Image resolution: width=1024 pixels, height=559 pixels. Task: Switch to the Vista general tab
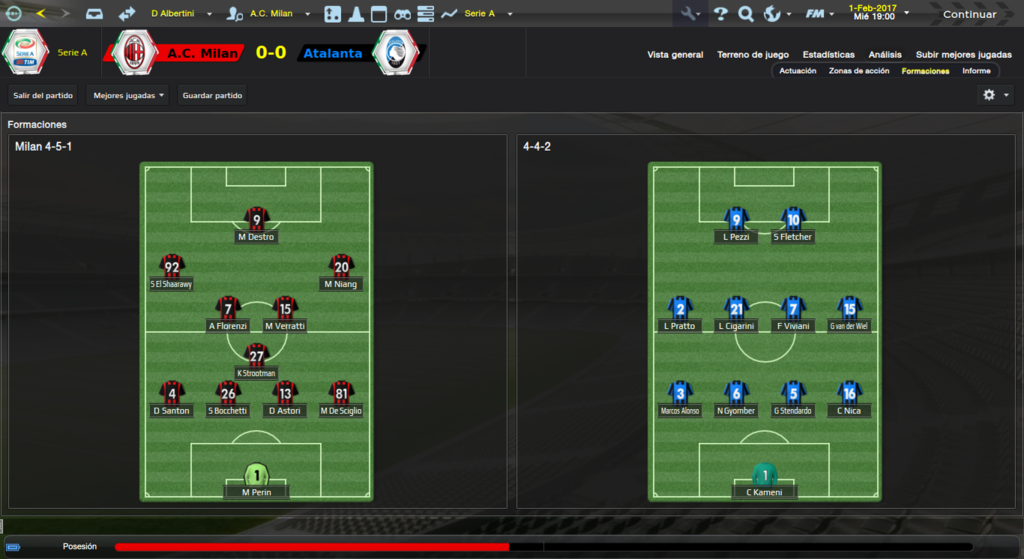click(675, 55)
